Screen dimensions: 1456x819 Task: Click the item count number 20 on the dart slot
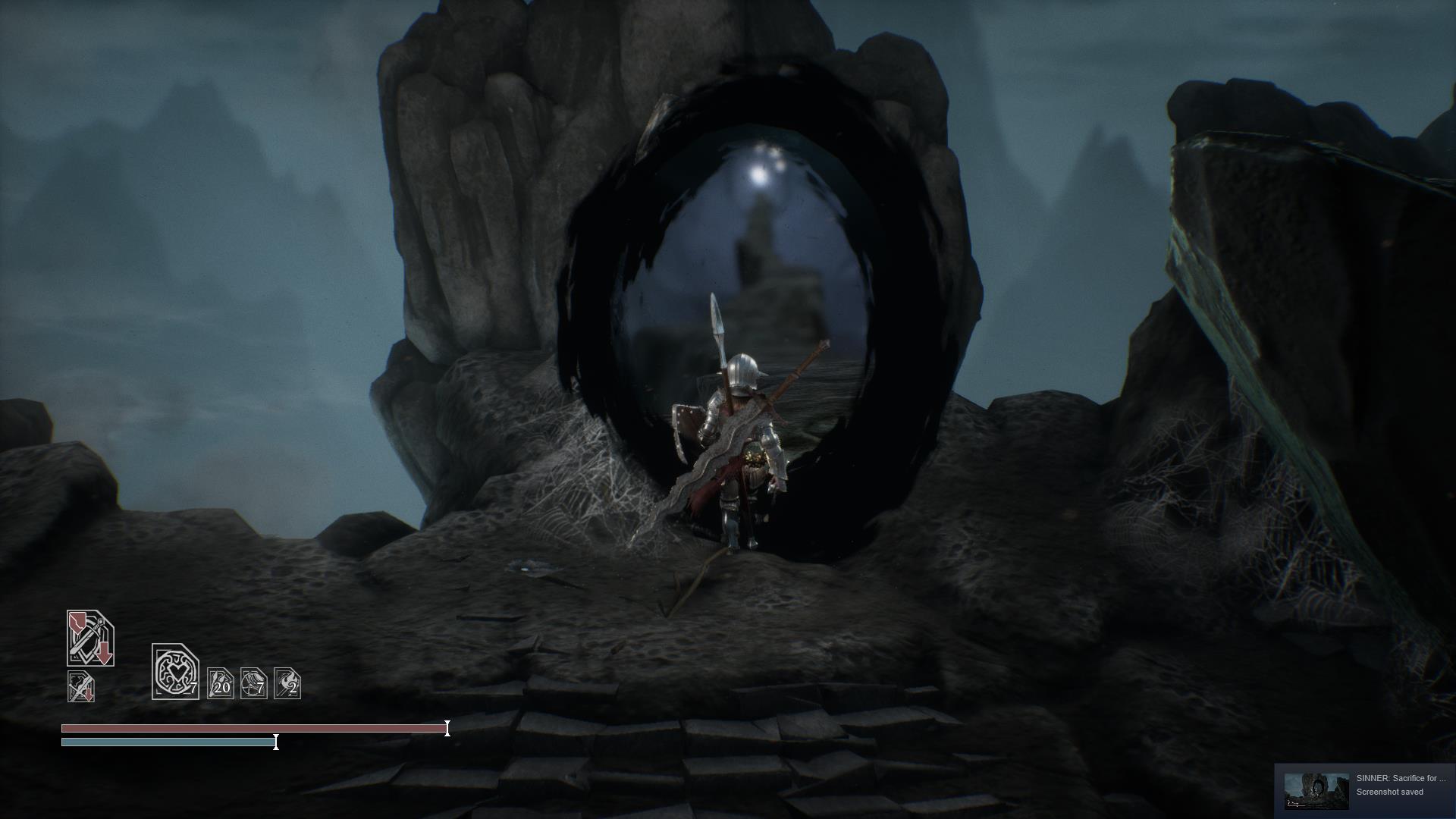click(222, 689)
